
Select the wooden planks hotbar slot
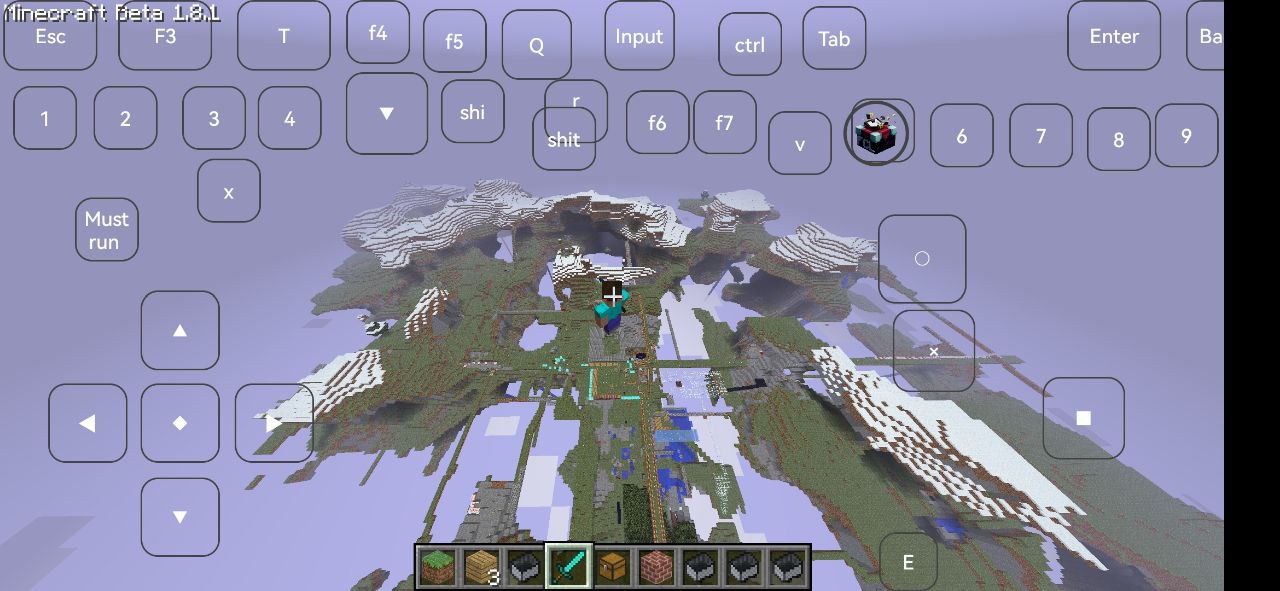point(481,567)
